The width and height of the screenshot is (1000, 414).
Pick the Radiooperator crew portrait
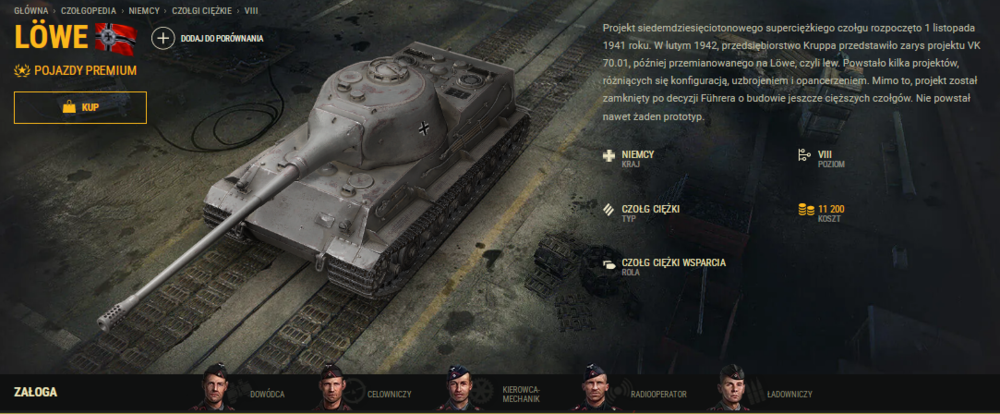tap(595, 388)
